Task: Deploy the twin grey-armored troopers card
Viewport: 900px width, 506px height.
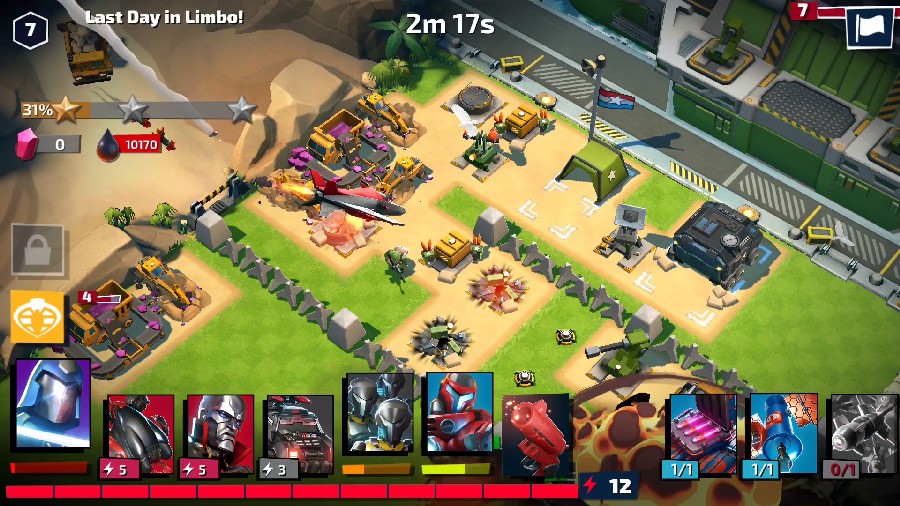Action: (x=379, y=412)
